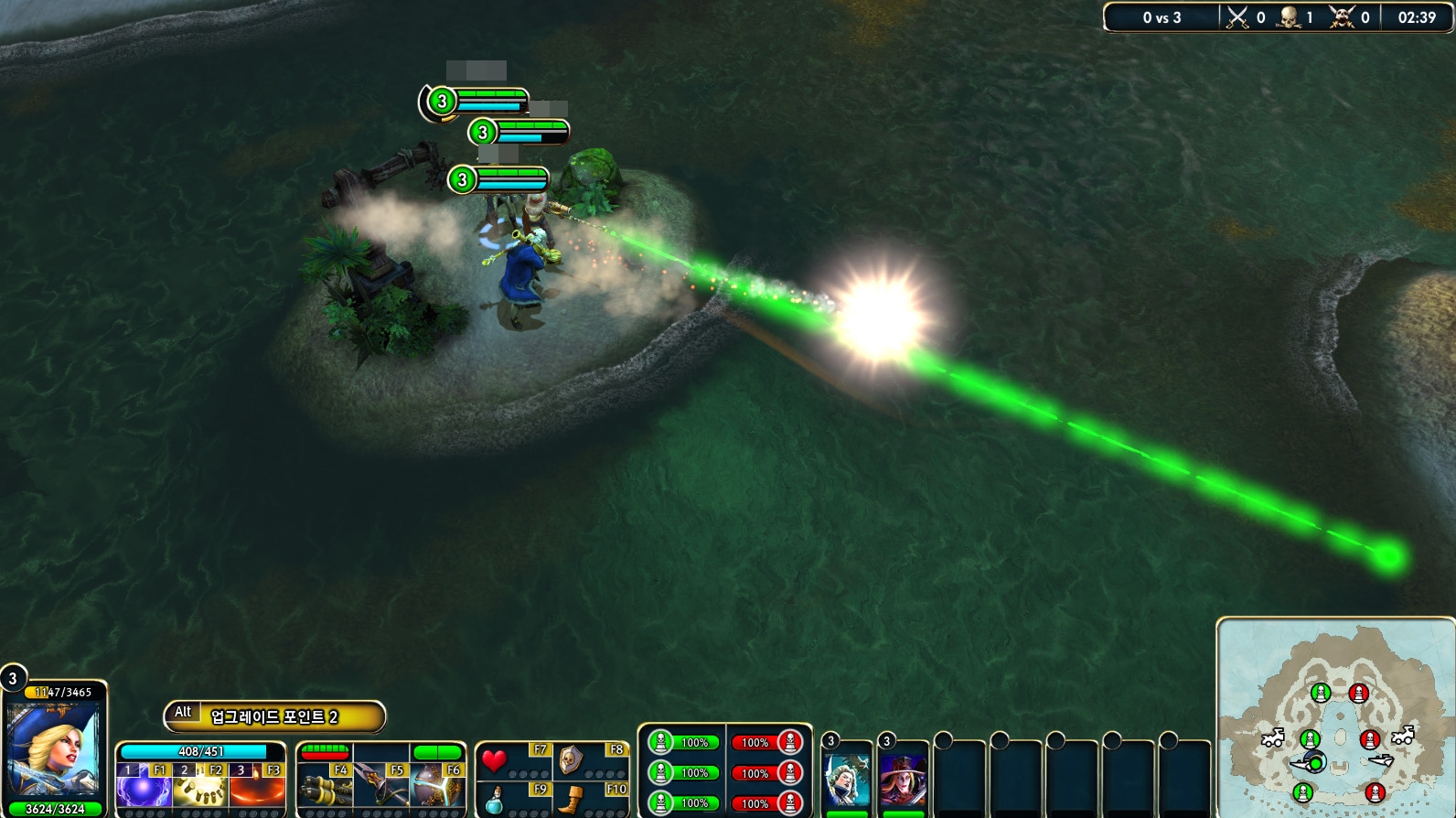The width and height of the screenshot is (1456, 818).
Task: Select the leather boot speed upgrade
Action: click(x=571, y=800)
